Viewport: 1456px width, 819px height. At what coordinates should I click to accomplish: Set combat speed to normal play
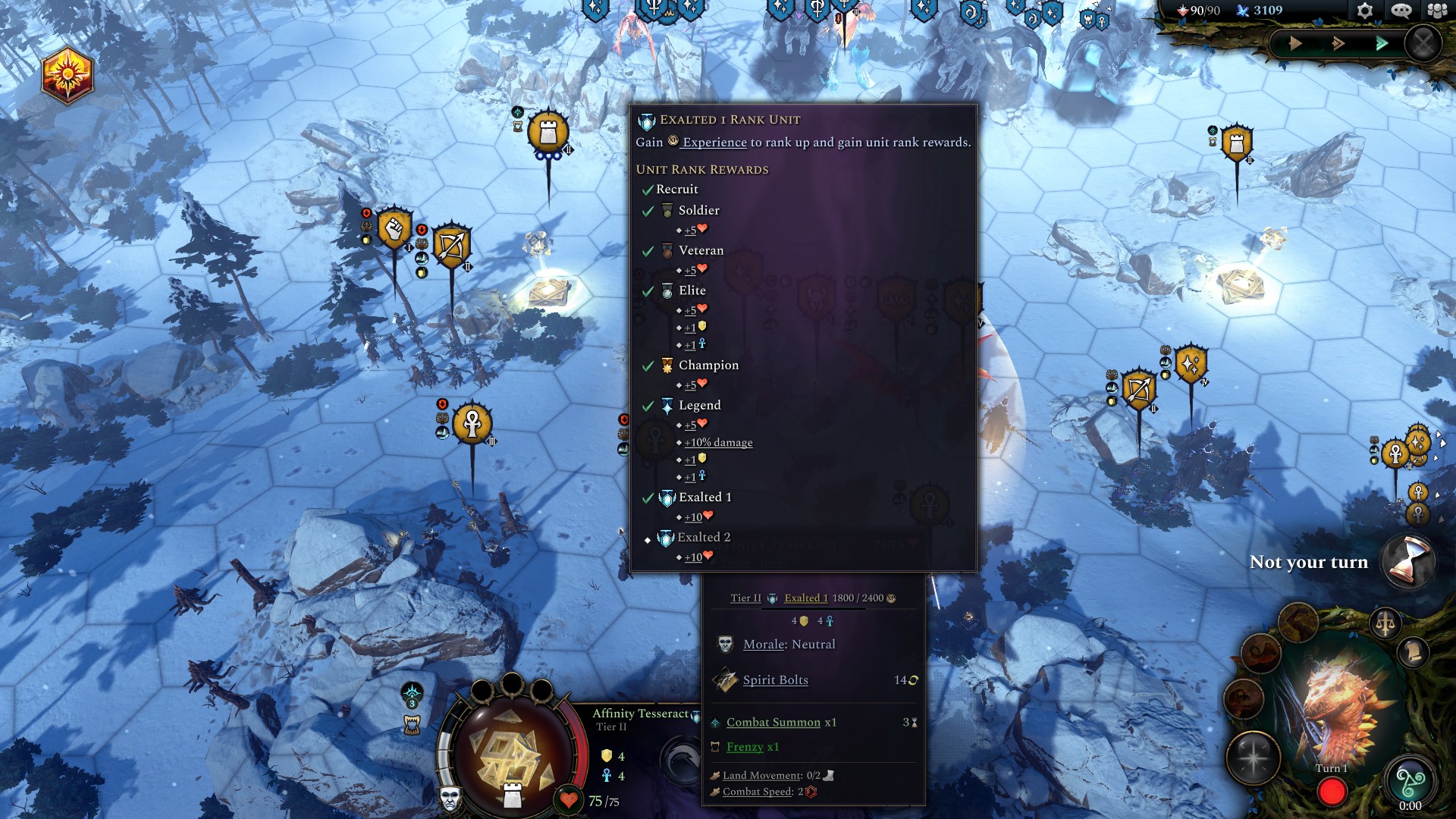click(1295, 43)
